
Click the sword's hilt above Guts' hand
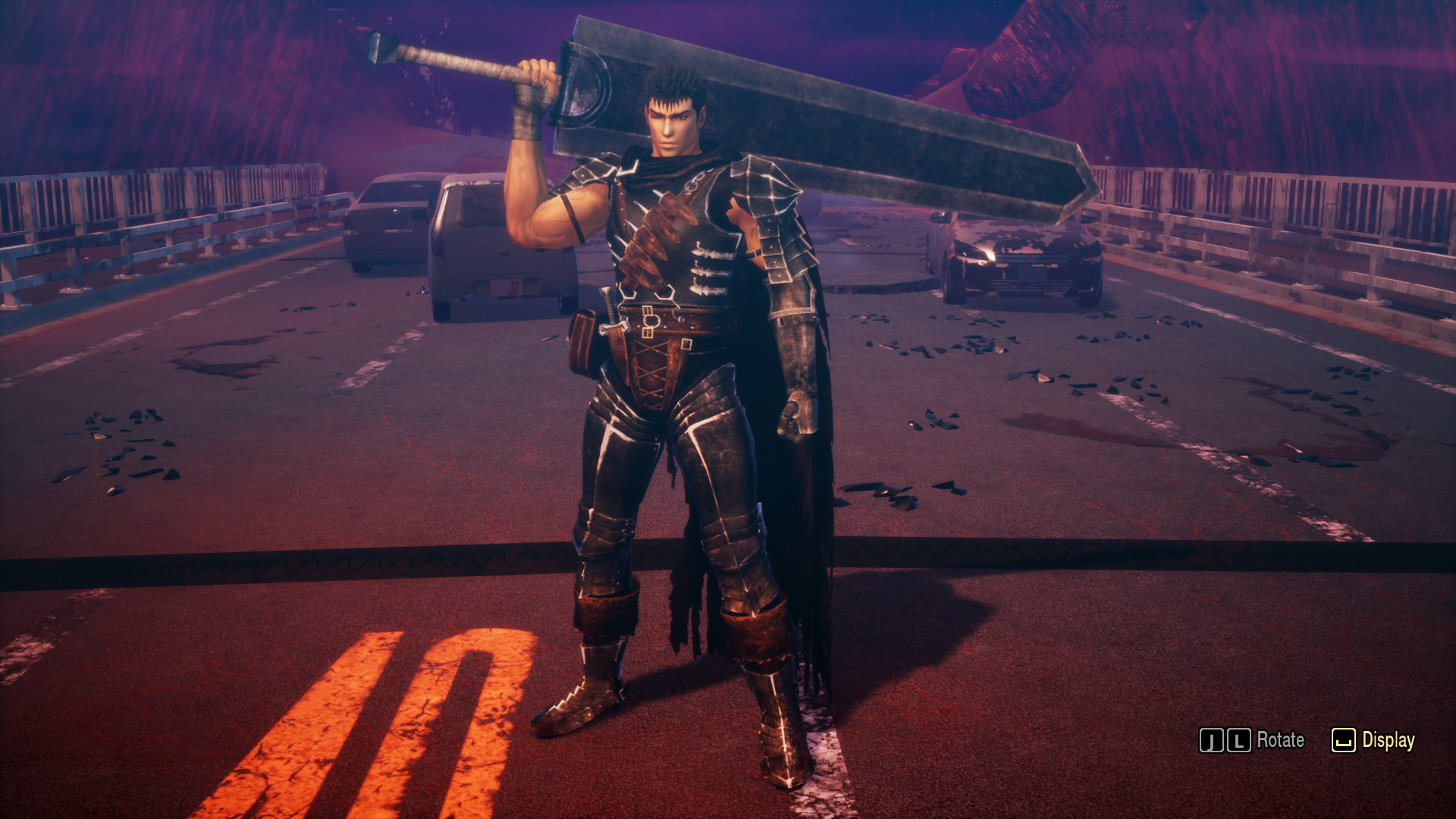470,64
